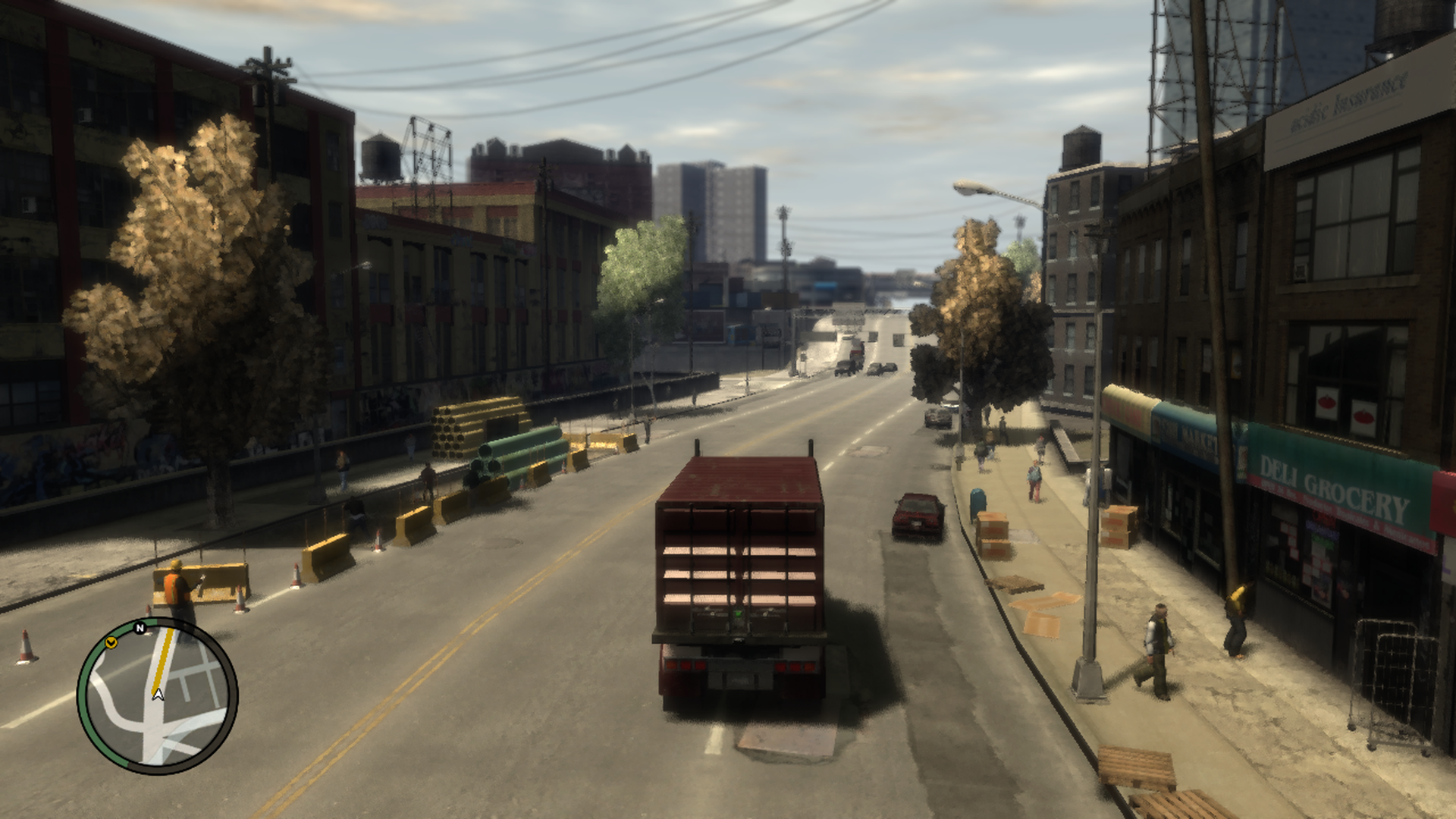Click the yellow destination blip on radar
Screen dimensions: 1456x819
[111, 643]
